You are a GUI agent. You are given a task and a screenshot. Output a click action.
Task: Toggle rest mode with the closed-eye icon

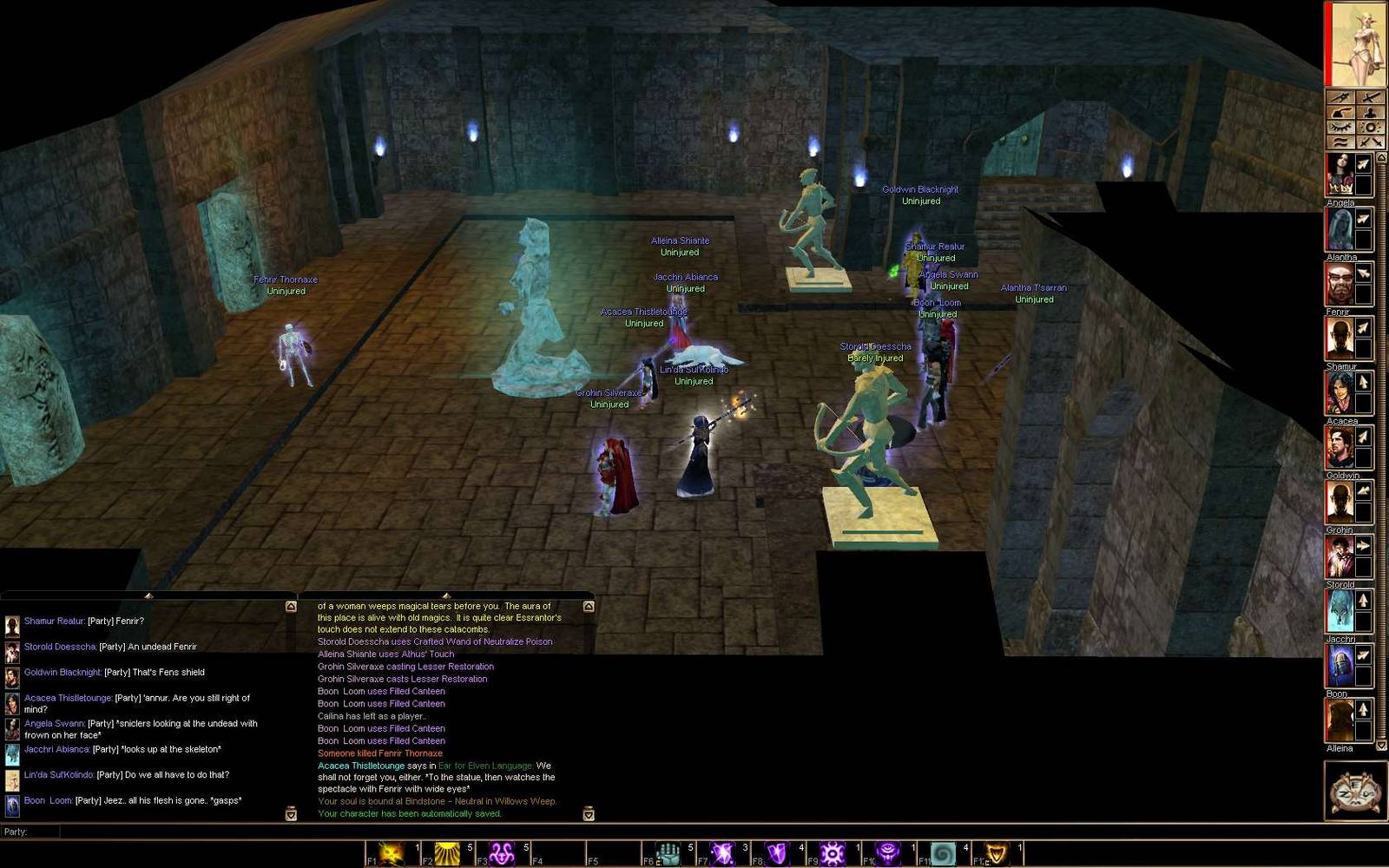click(1340, 126)
